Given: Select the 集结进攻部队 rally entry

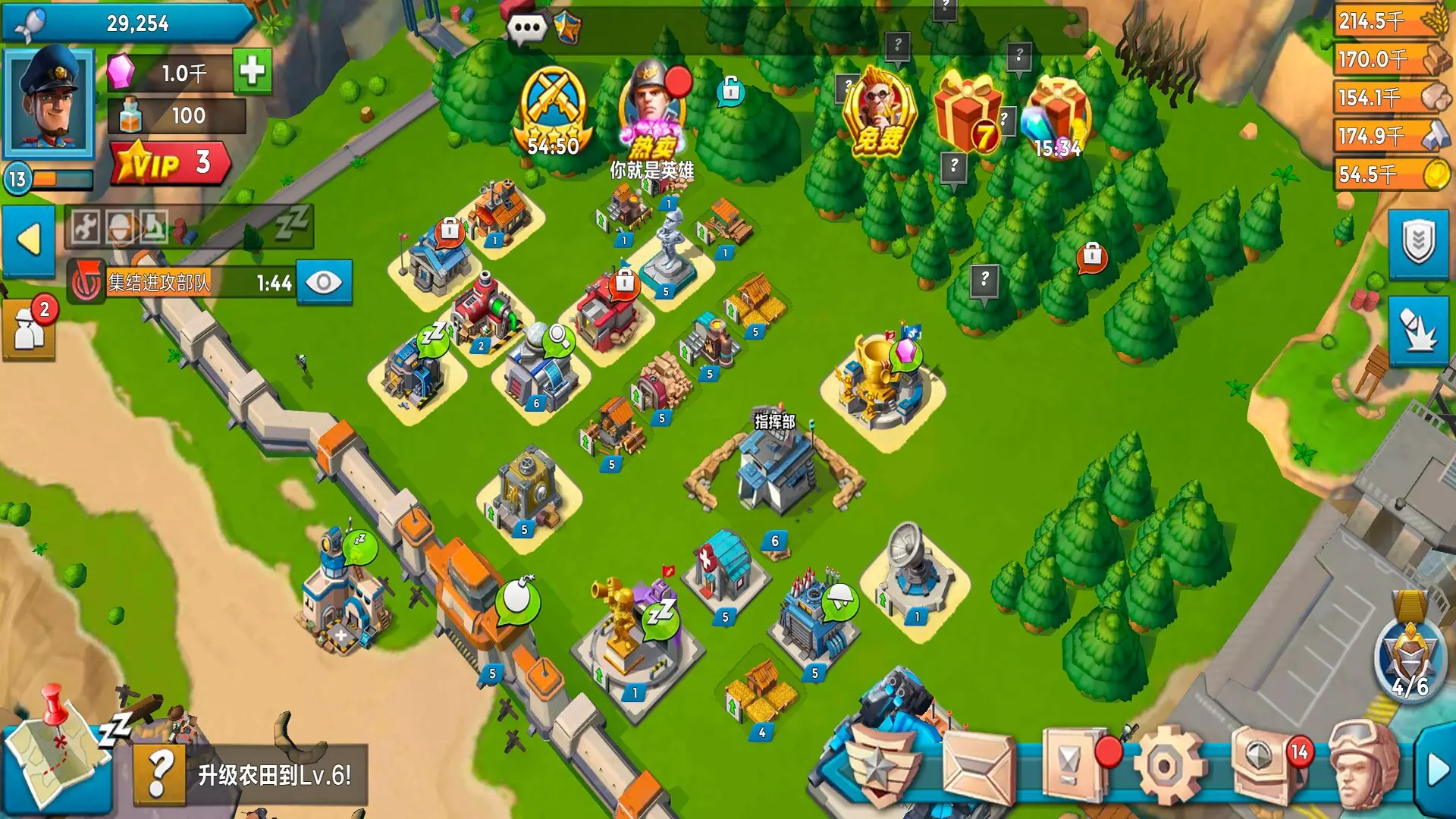Looking at the screenshot, I should [x=159, y=281].
